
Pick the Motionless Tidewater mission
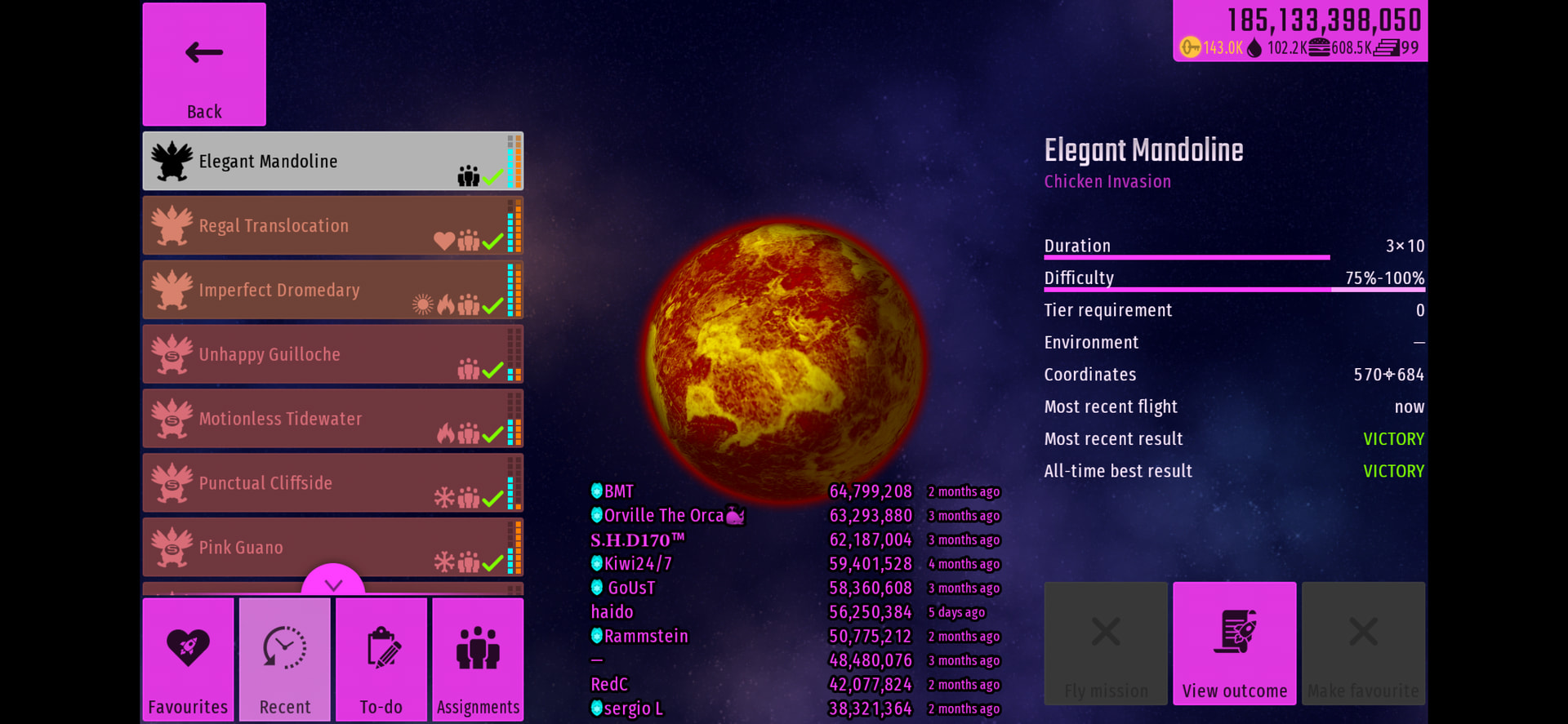(x=332, y=419)
